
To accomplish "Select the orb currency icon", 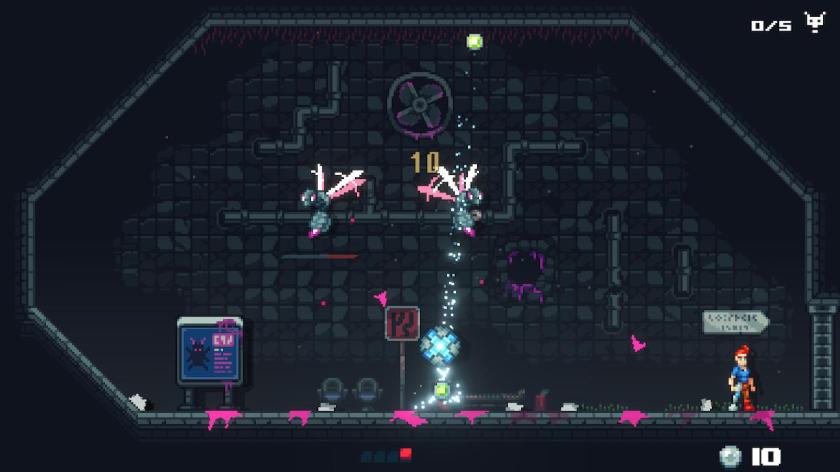I will tap(730, 456).
